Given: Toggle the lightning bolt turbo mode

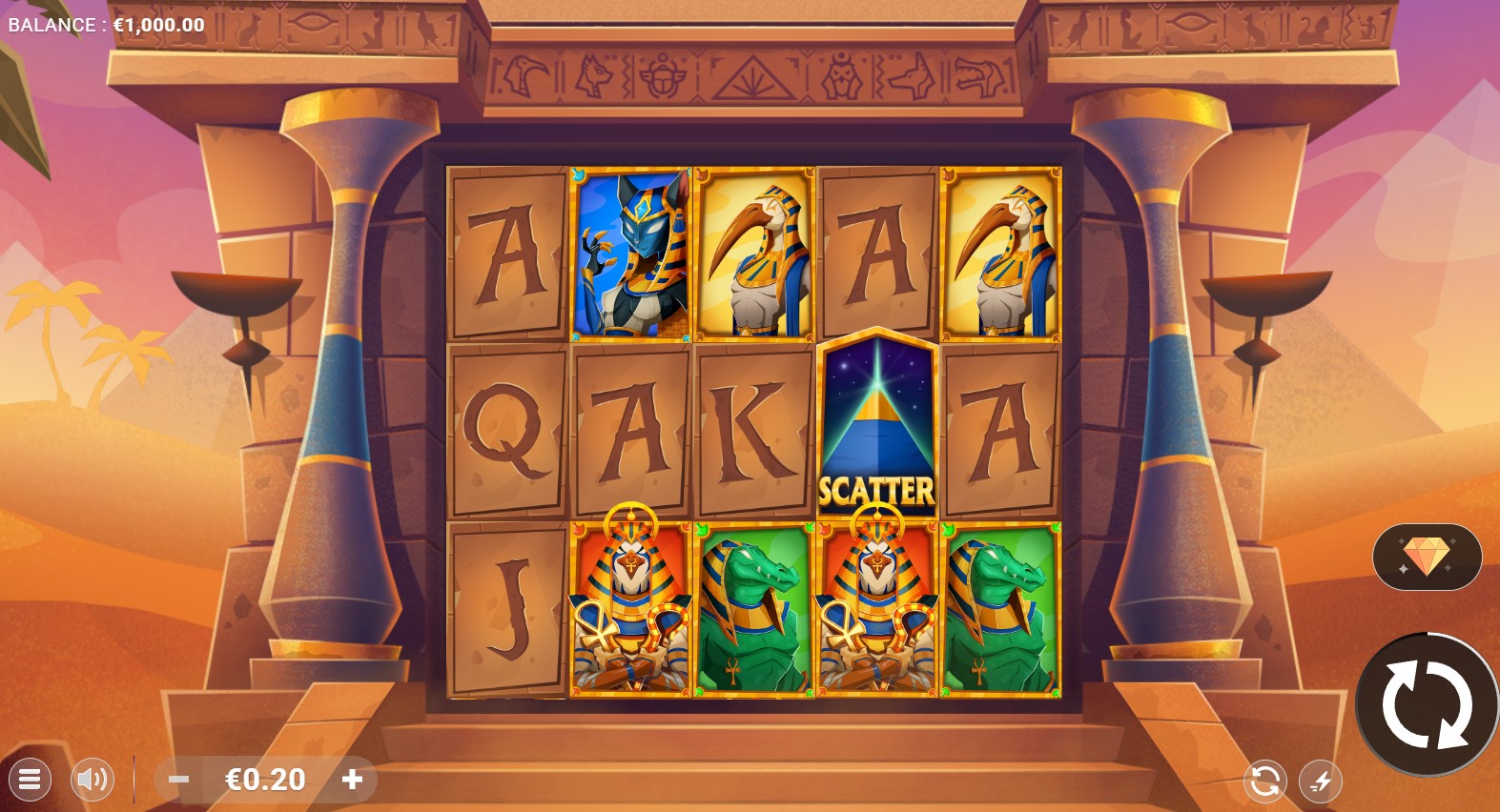Looking at the screenshot, I should pyautogui.click(x=1321, y=782).
